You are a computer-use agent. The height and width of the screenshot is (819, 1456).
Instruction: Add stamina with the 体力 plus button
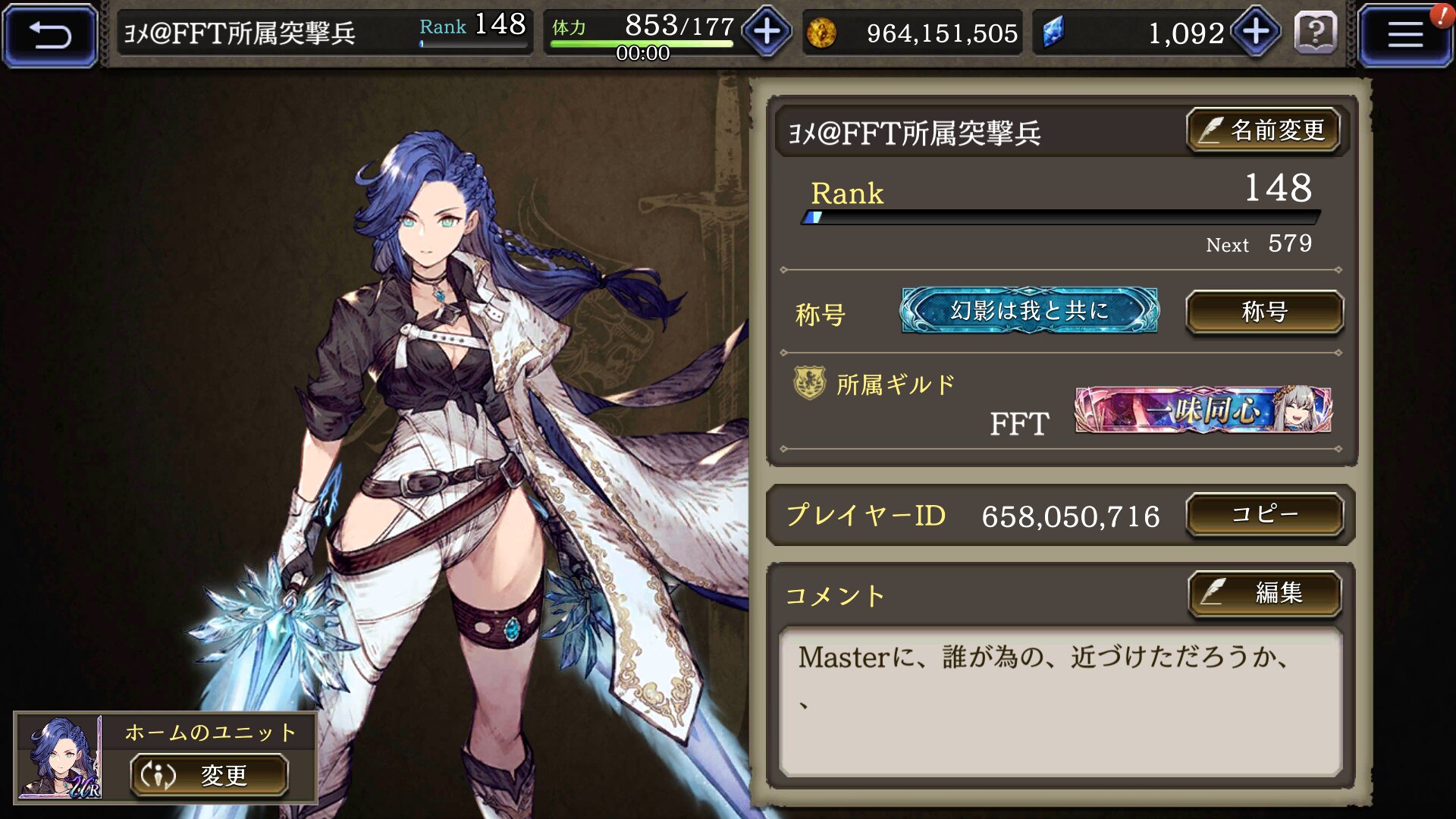tap(767, 32)
